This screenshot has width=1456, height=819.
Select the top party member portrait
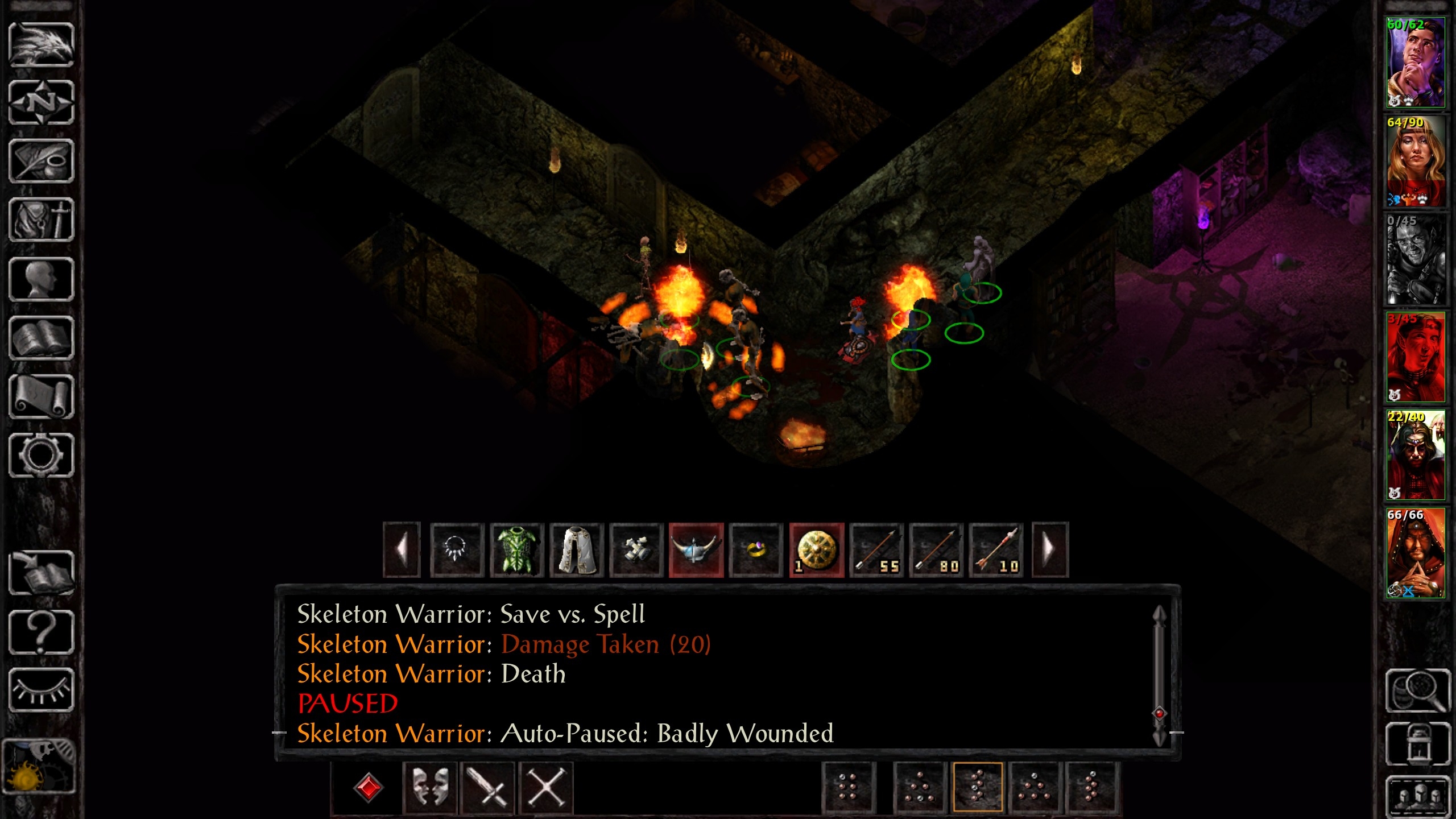pyautogui.click(x=1415, y=63)
